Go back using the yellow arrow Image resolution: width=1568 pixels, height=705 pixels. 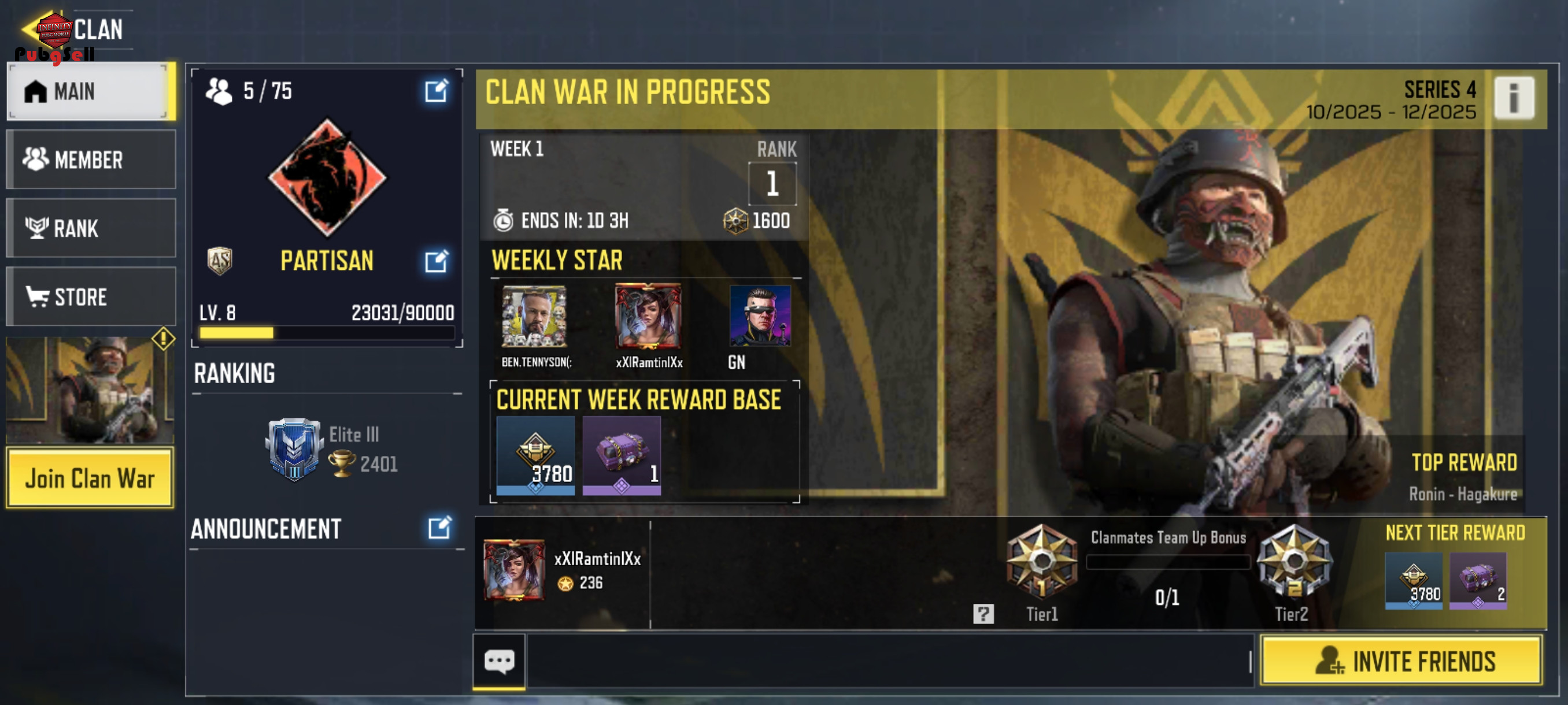pos(29,28)
